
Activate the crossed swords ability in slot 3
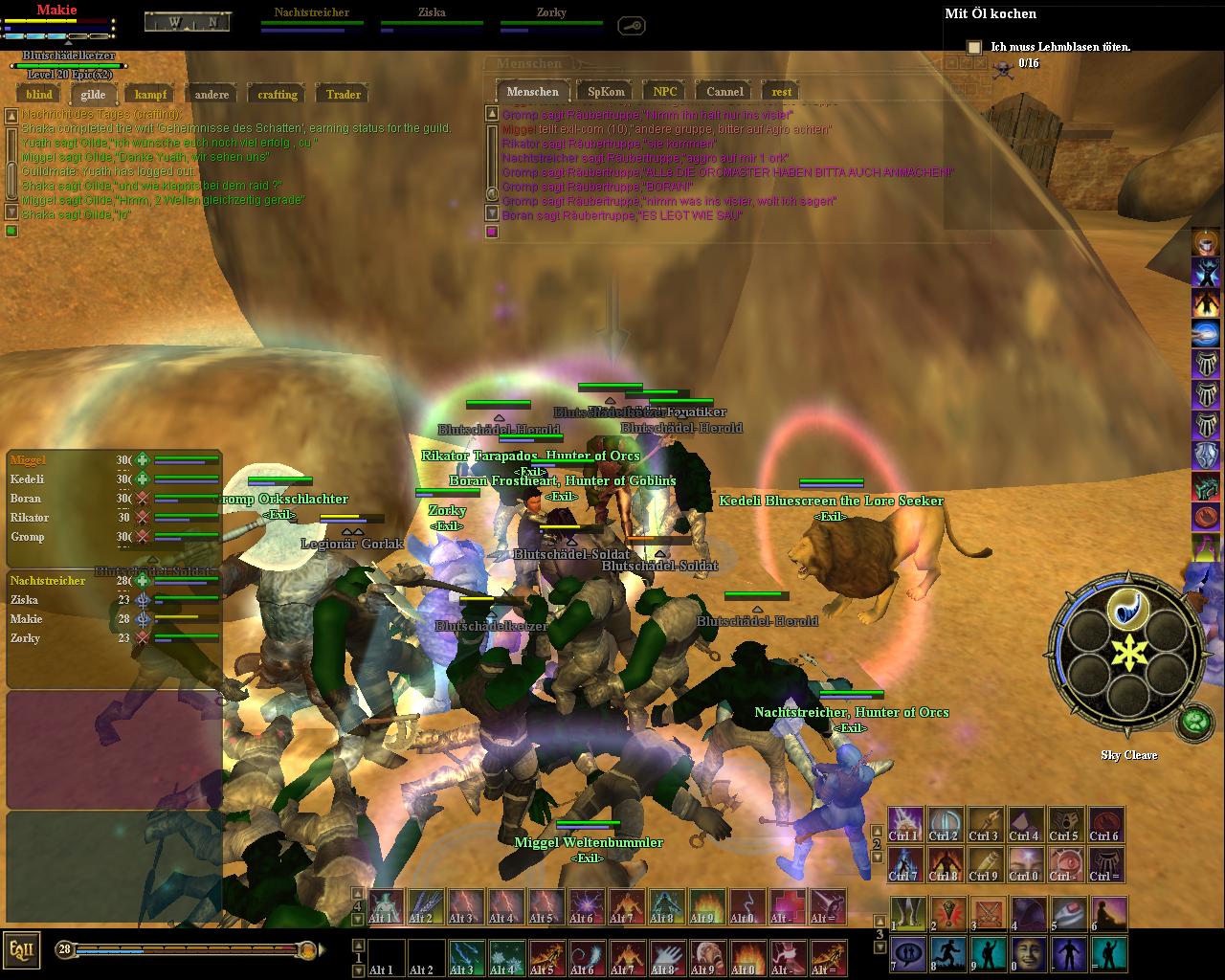(x=989, y=913)
